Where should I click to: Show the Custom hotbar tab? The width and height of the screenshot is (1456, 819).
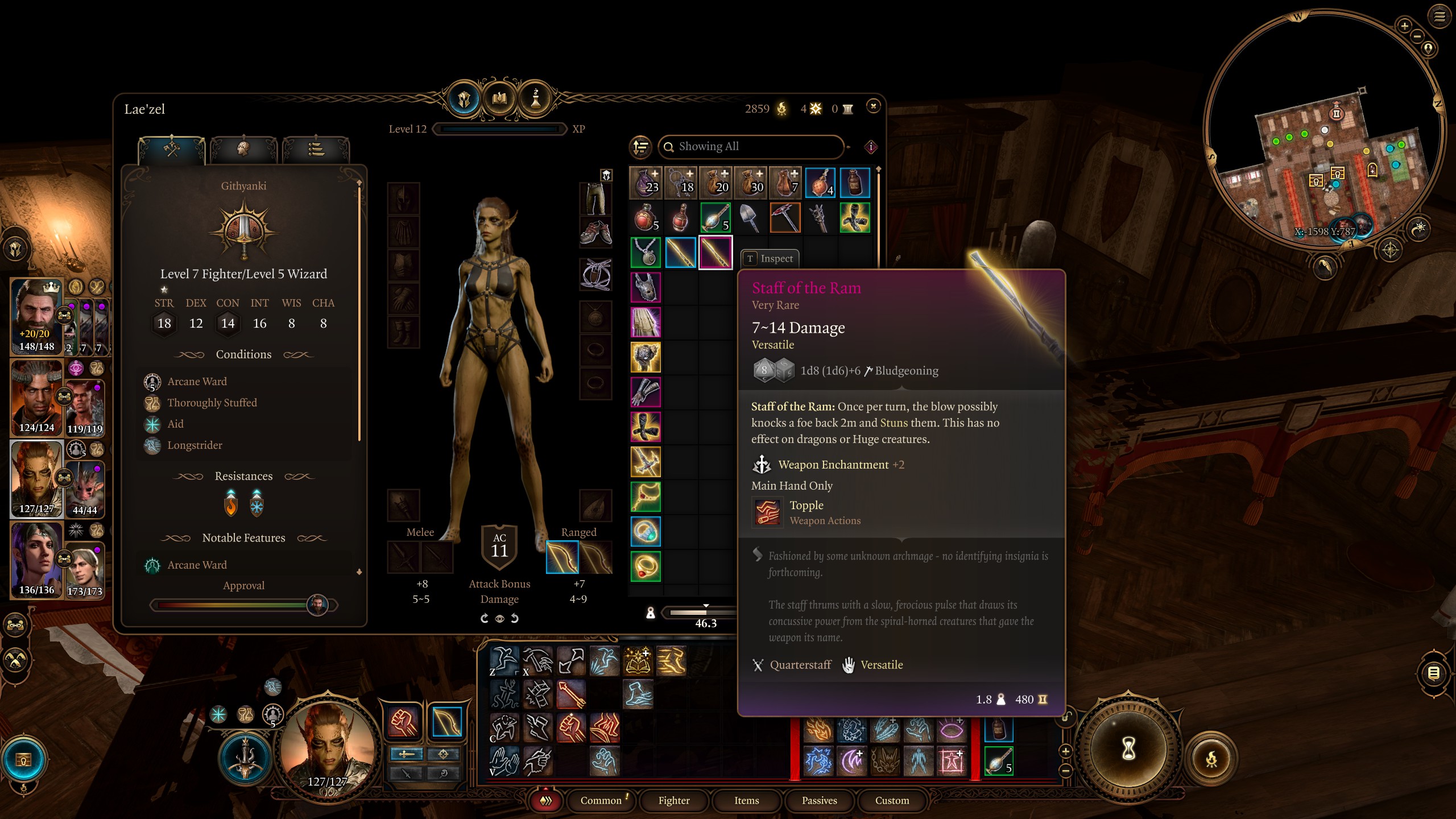tap(892, 800)
